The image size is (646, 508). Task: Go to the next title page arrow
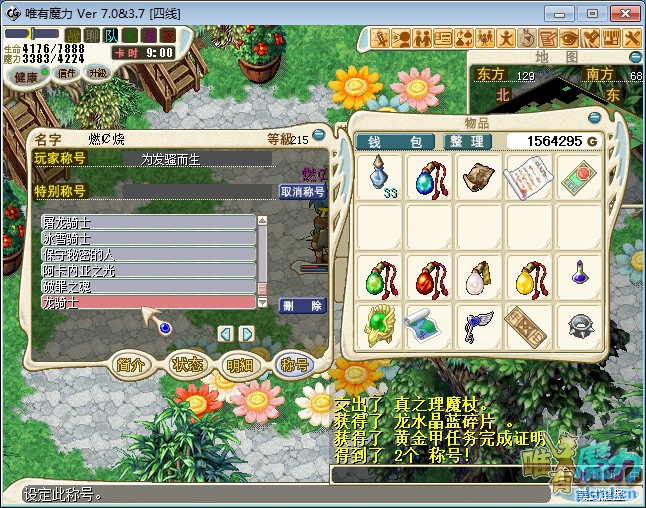[248, 333]
